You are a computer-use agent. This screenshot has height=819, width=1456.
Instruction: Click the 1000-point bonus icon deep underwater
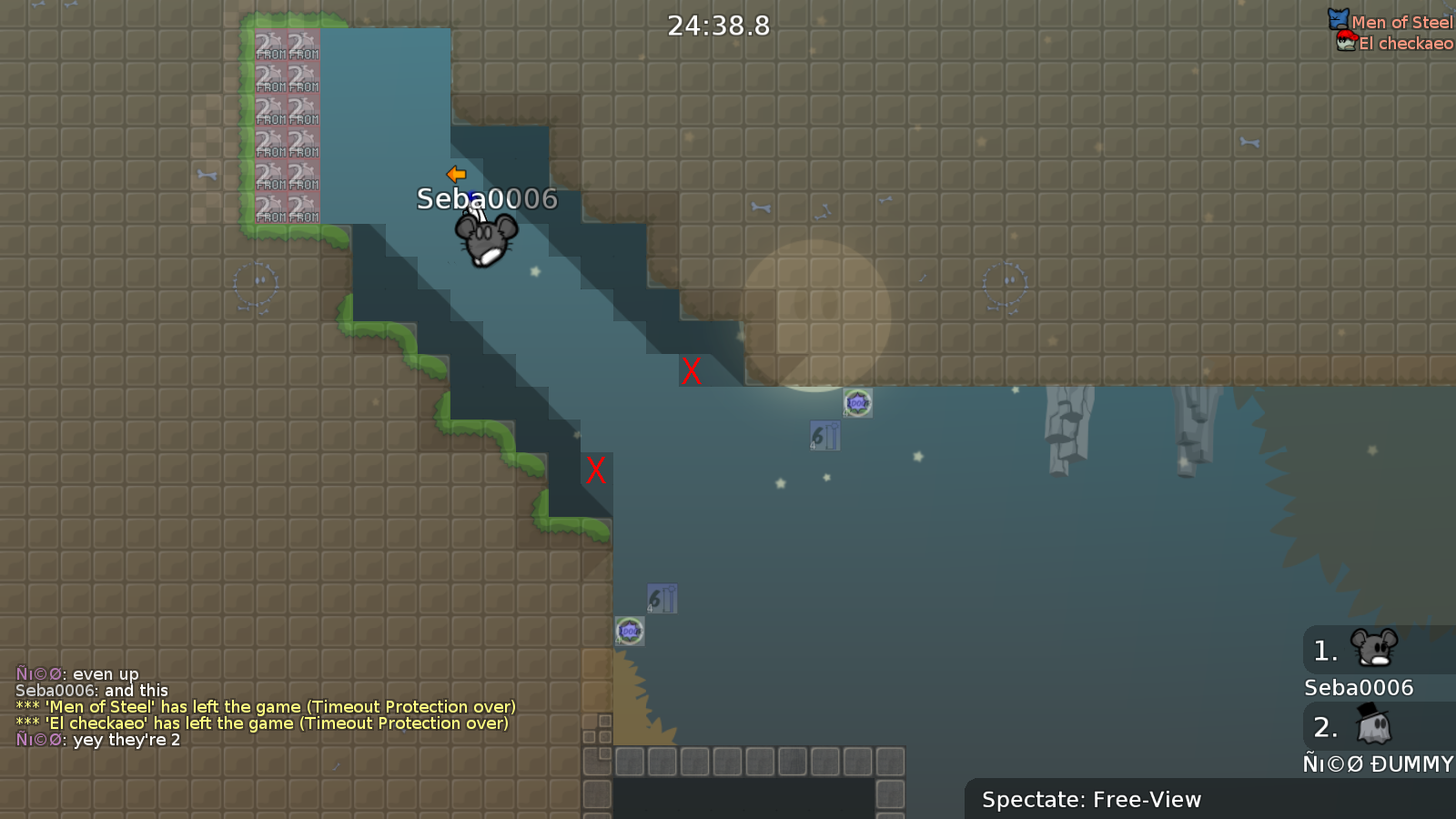click(x=631, y=630)
